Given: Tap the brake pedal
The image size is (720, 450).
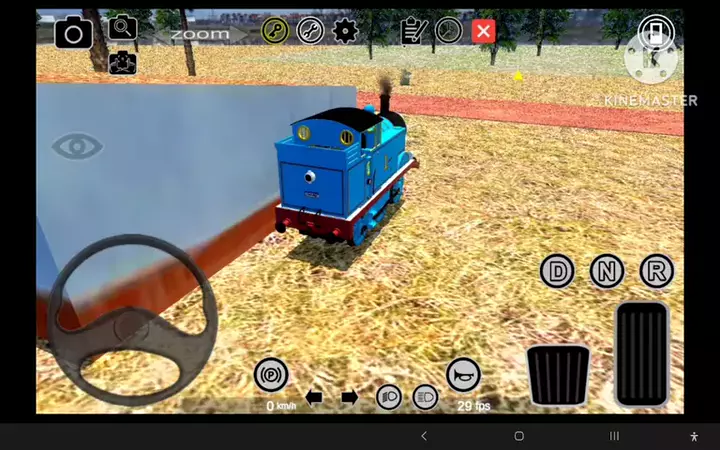Looking at the screenshot, I should click(x=558, y=374).
